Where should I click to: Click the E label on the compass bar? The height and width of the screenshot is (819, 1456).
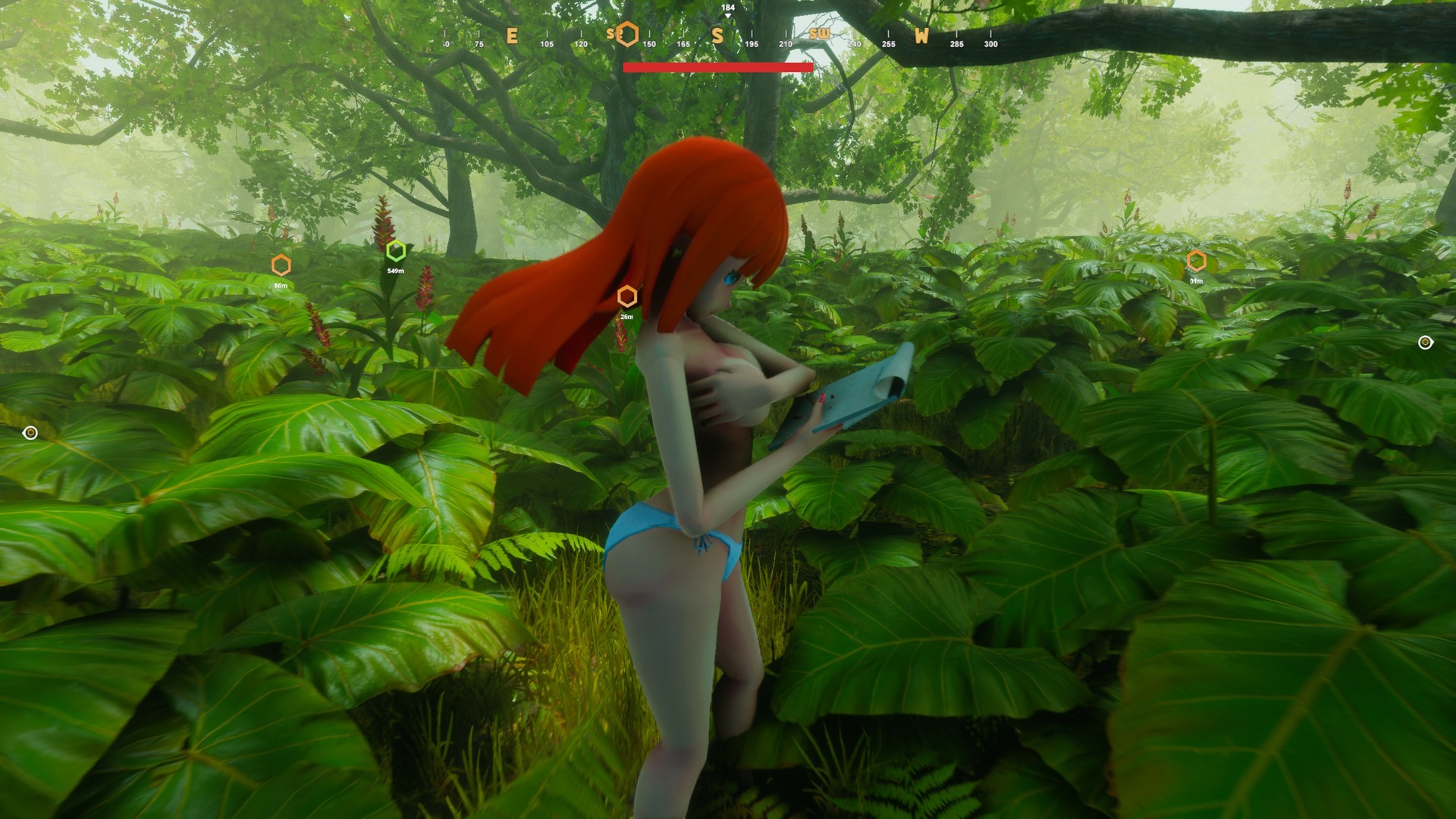pos(512,35)
